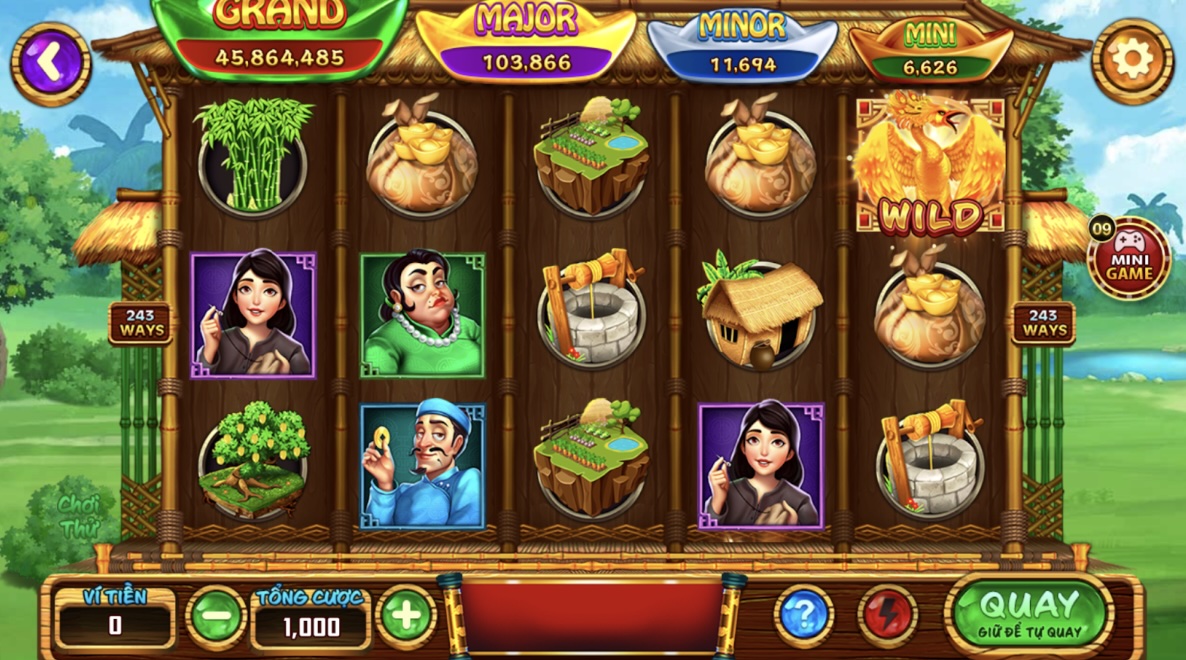The width and height of the screenshot is (1186, 660).
Task: Go back using the purple arrow button
Action: pyautogui.click(x=50, y=63)
